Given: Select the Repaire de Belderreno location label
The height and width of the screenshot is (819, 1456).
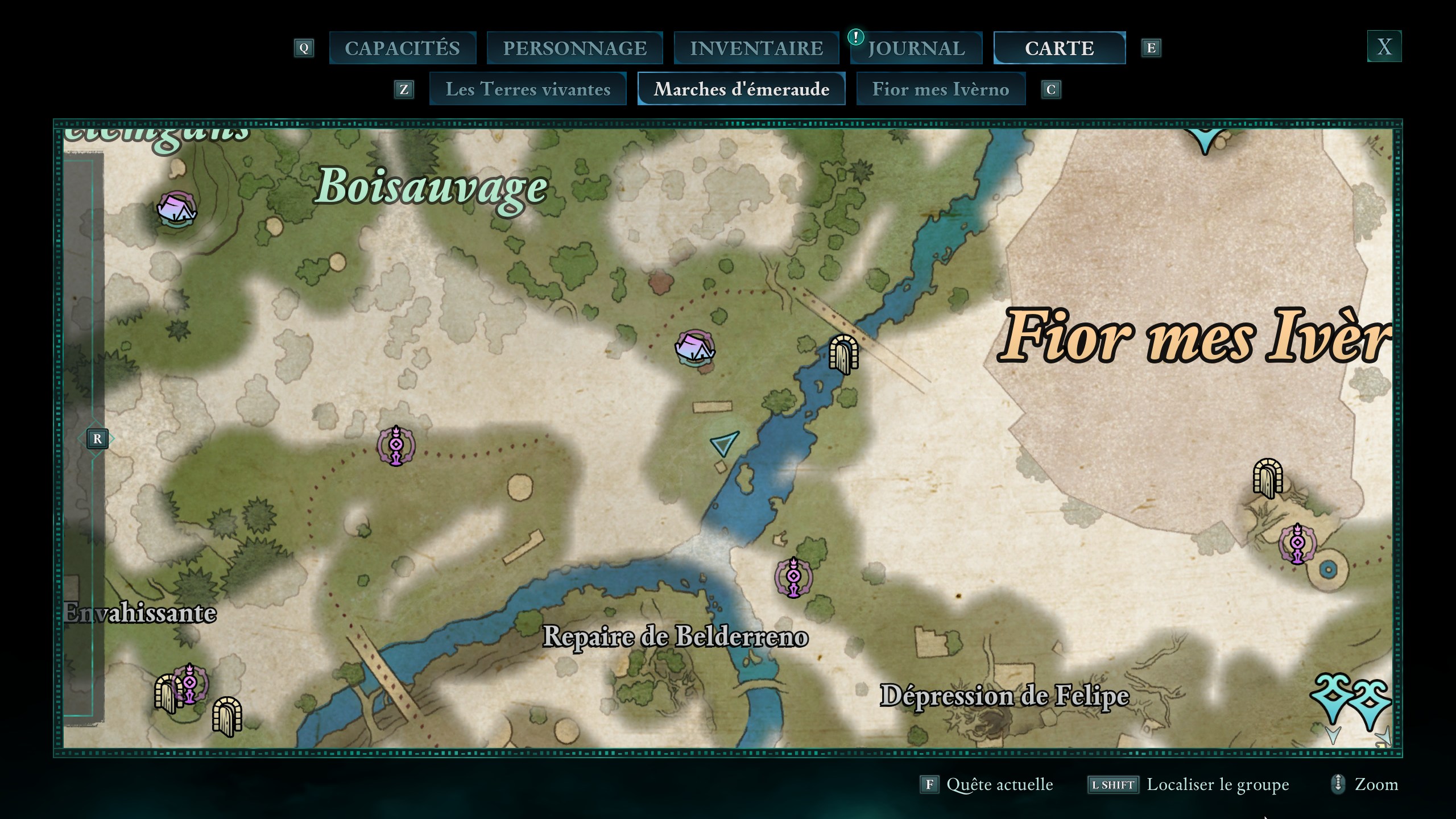Looking at the screenshot, I should click(x=675, y=636).
